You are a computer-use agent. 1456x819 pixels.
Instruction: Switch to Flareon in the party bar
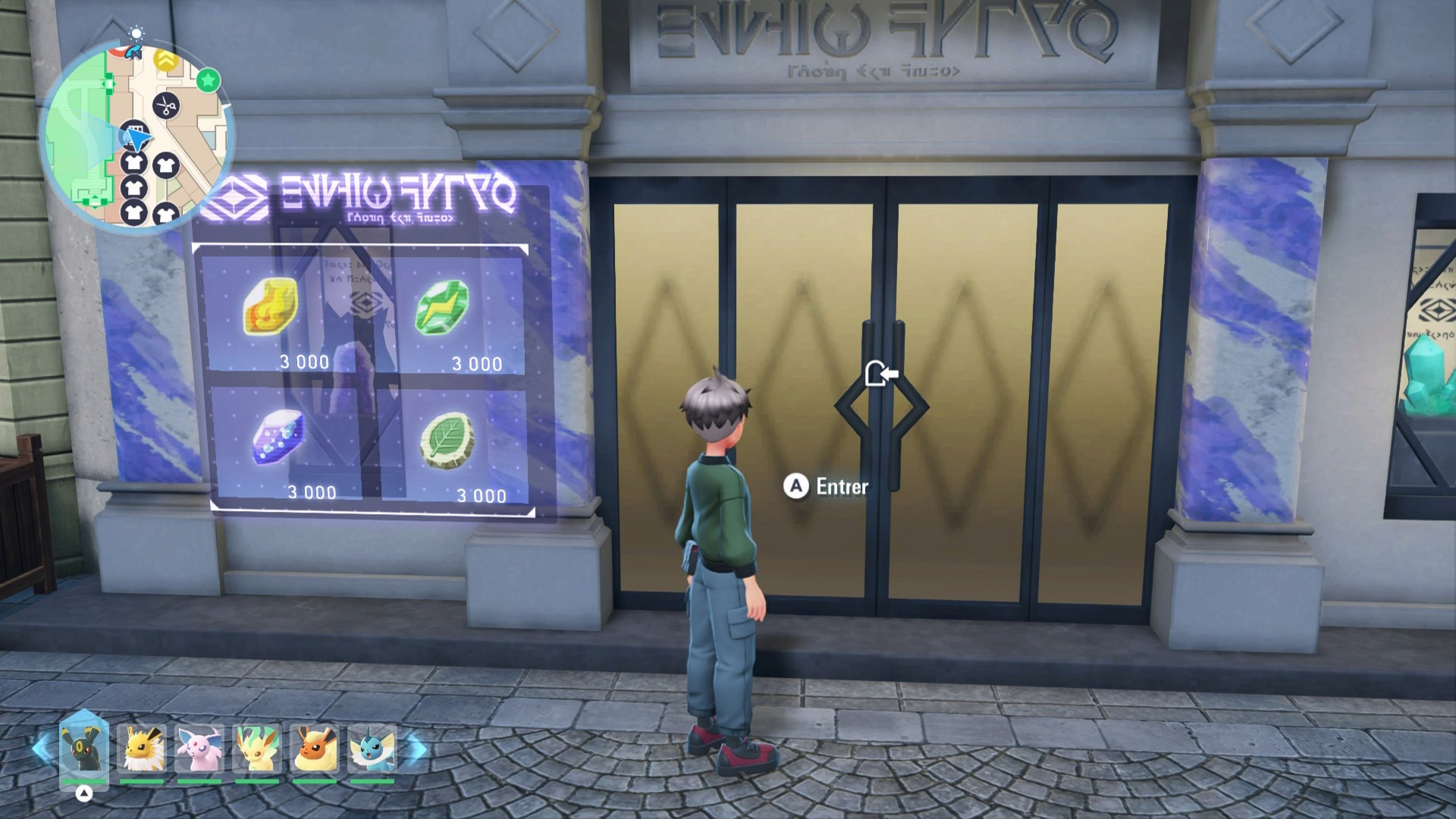coord(315,749)
